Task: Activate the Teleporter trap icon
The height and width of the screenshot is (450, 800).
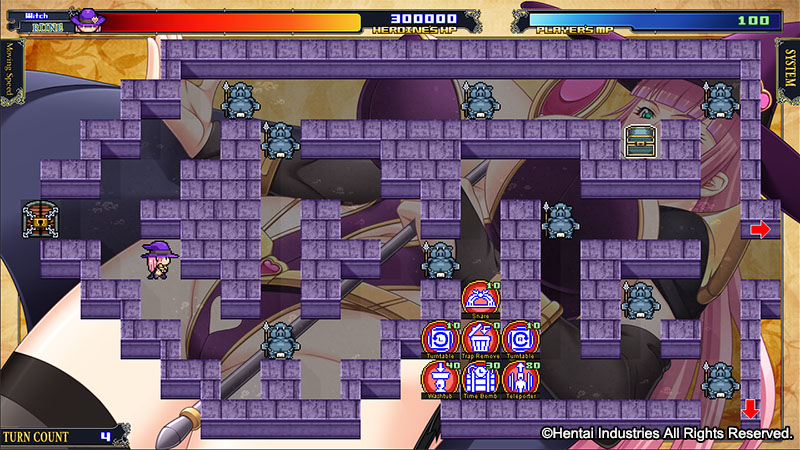Action: 520,379
